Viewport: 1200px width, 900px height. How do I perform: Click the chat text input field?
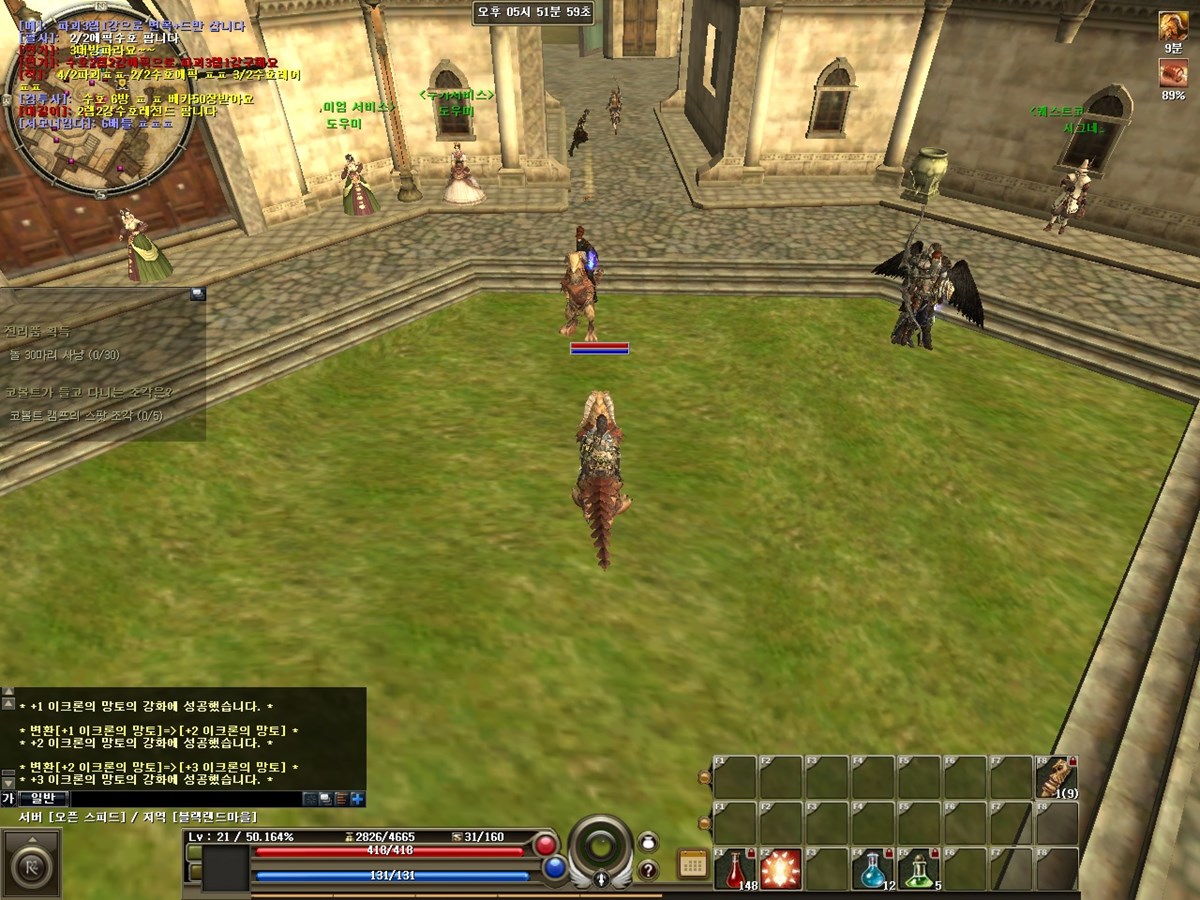185,799
